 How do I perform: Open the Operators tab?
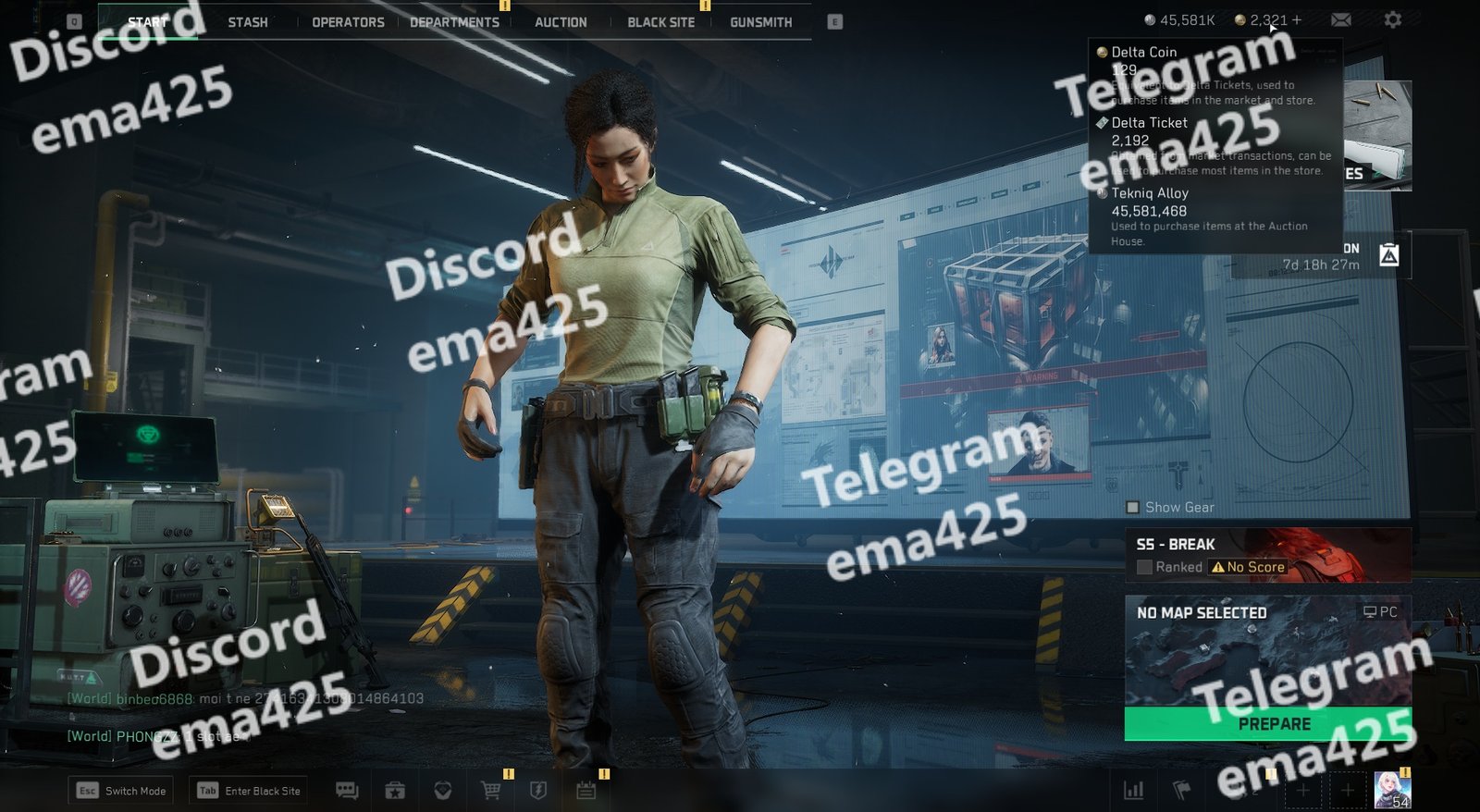[348, 22]
